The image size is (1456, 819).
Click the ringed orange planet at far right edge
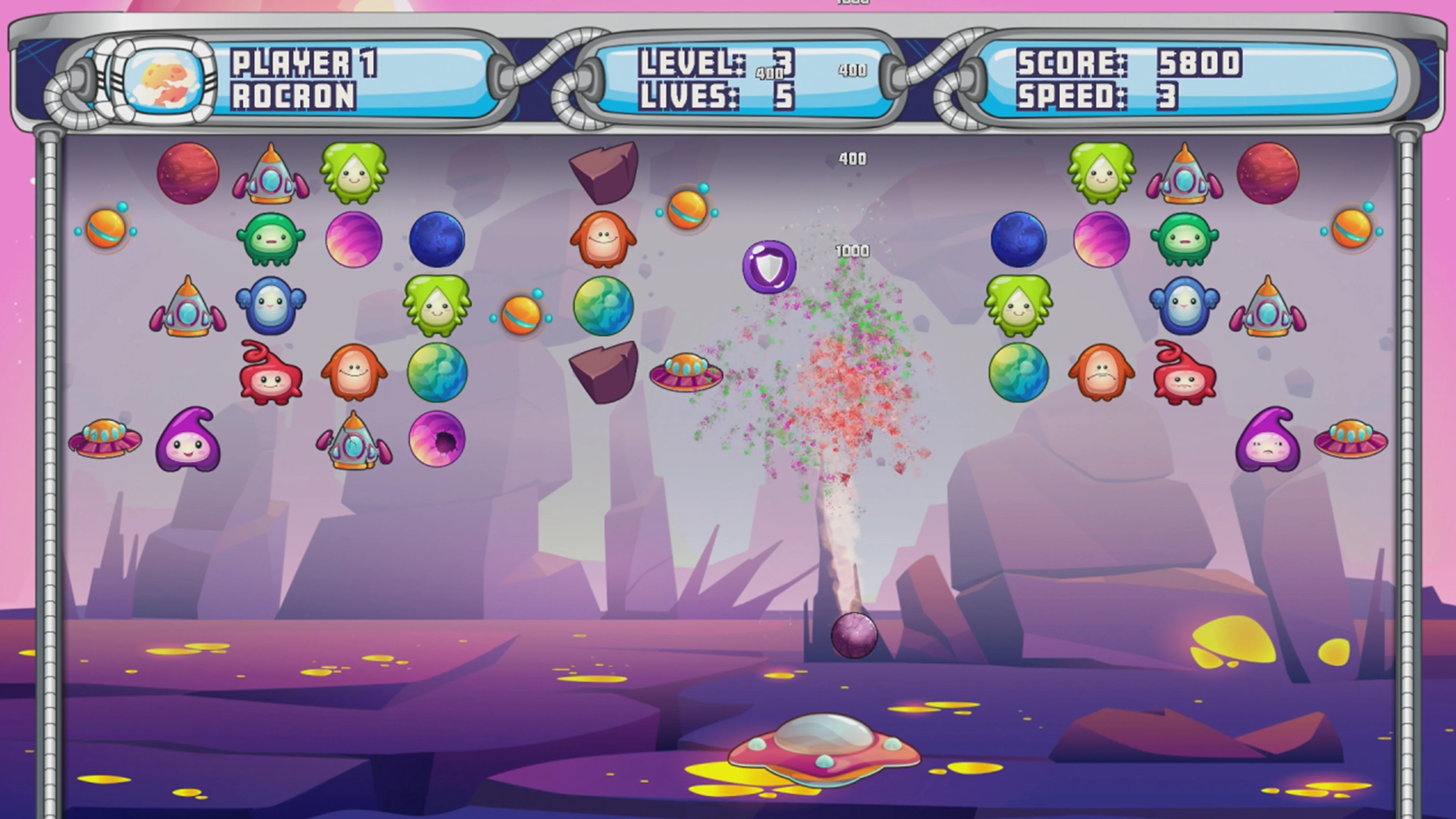1352,229
